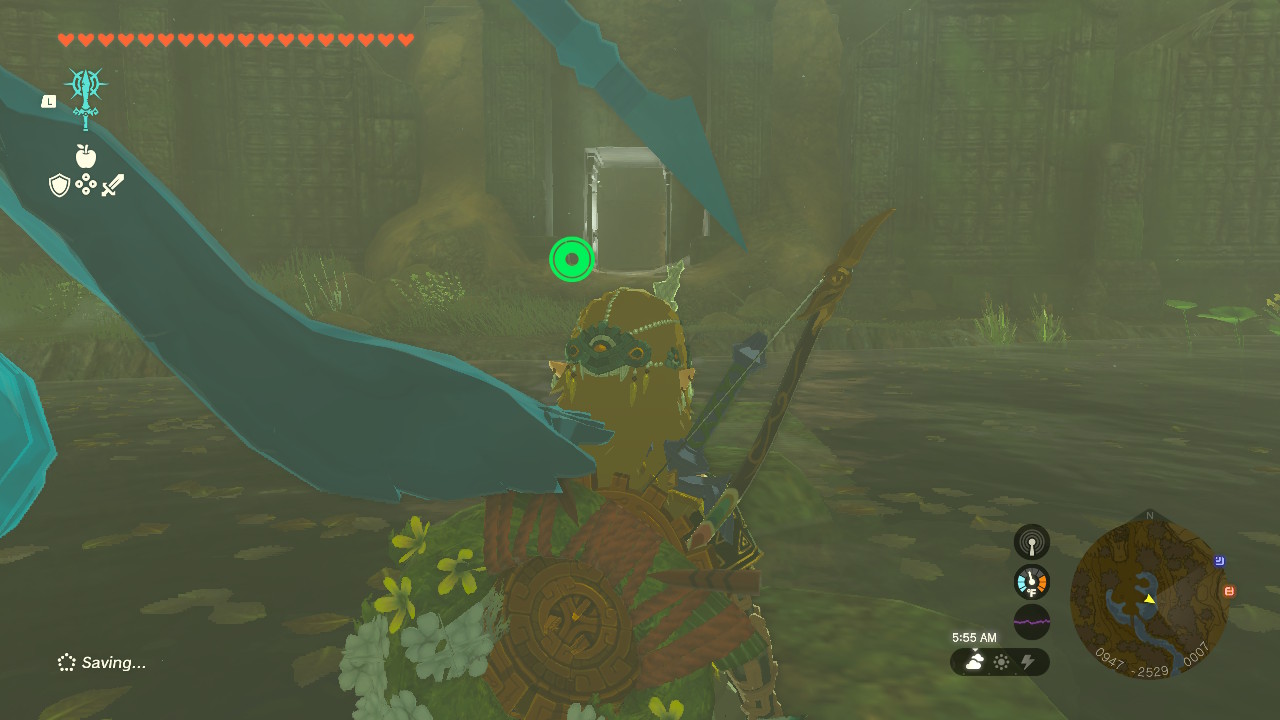
Task: Click the sword attack icon
Action: point(112,183)
